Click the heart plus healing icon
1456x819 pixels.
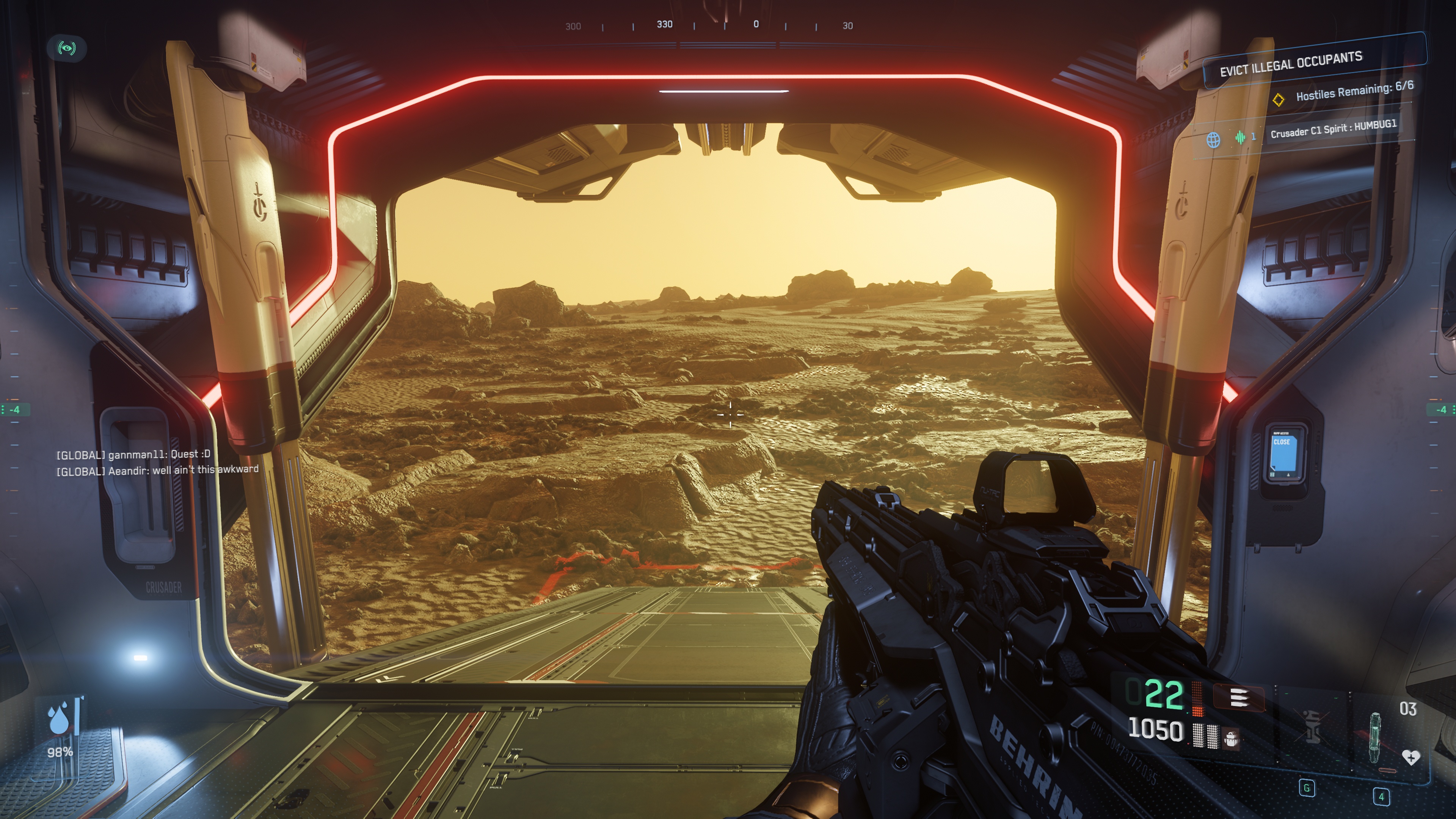coord(1410,757)
